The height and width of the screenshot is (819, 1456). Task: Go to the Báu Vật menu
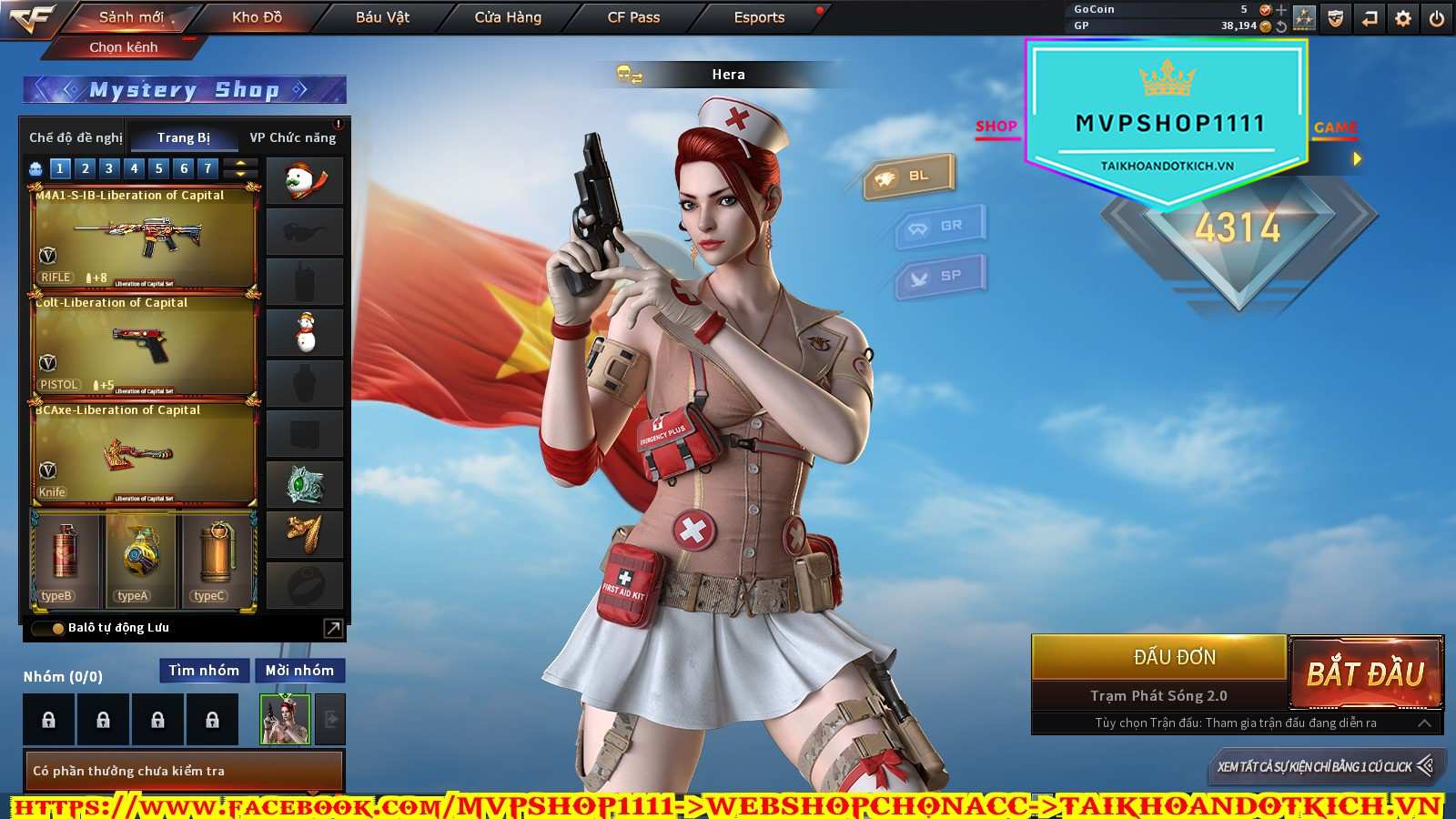tap(382, 17)
